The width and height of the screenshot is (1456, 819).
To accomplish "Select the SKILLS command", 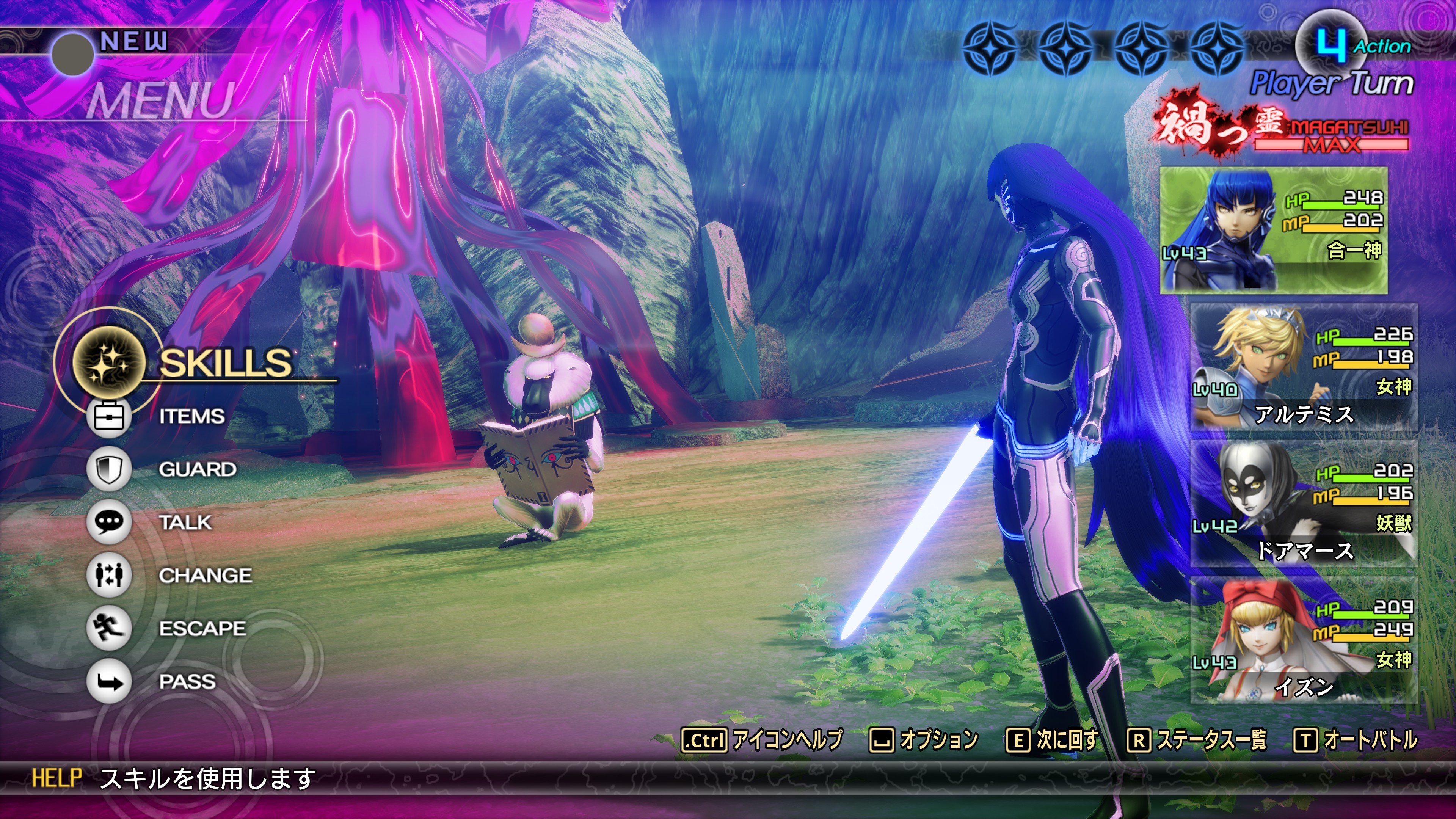I will [225, 363].
